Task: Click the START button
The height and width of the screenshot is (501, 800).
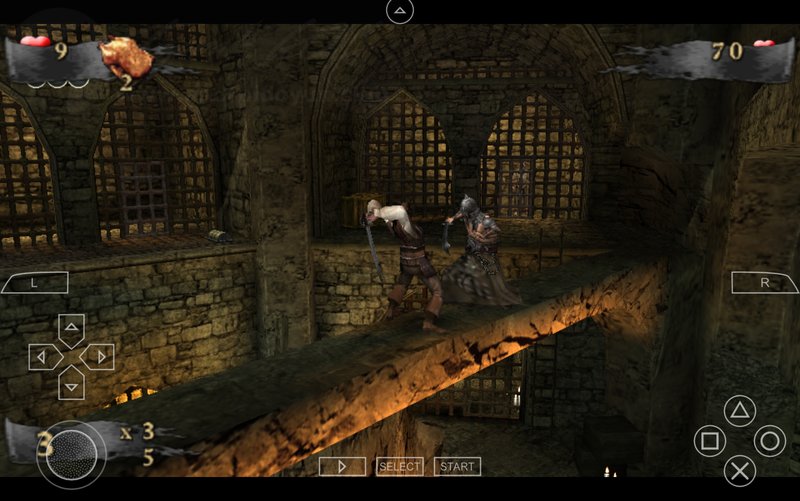Action: (x=457, y=466)
